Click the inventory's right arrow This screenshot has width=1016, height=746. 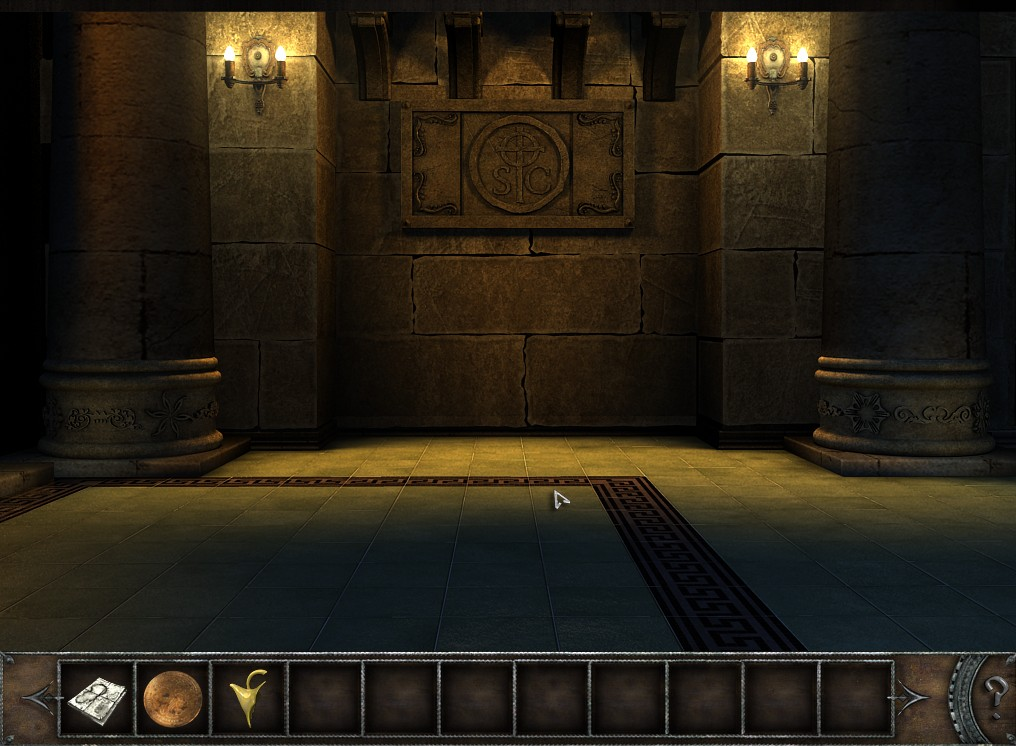tap(914, 697)
